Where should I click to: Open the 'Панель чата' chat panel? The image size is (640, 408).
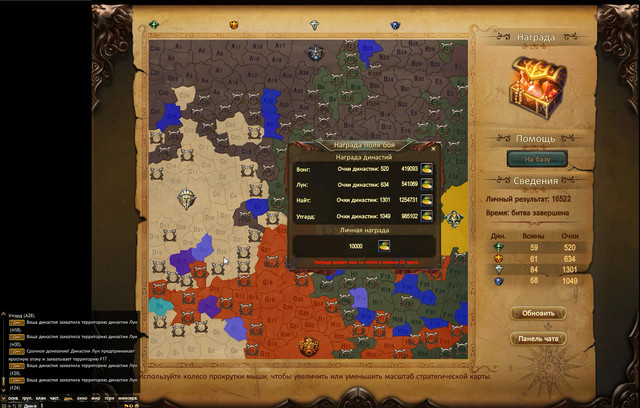537,336
